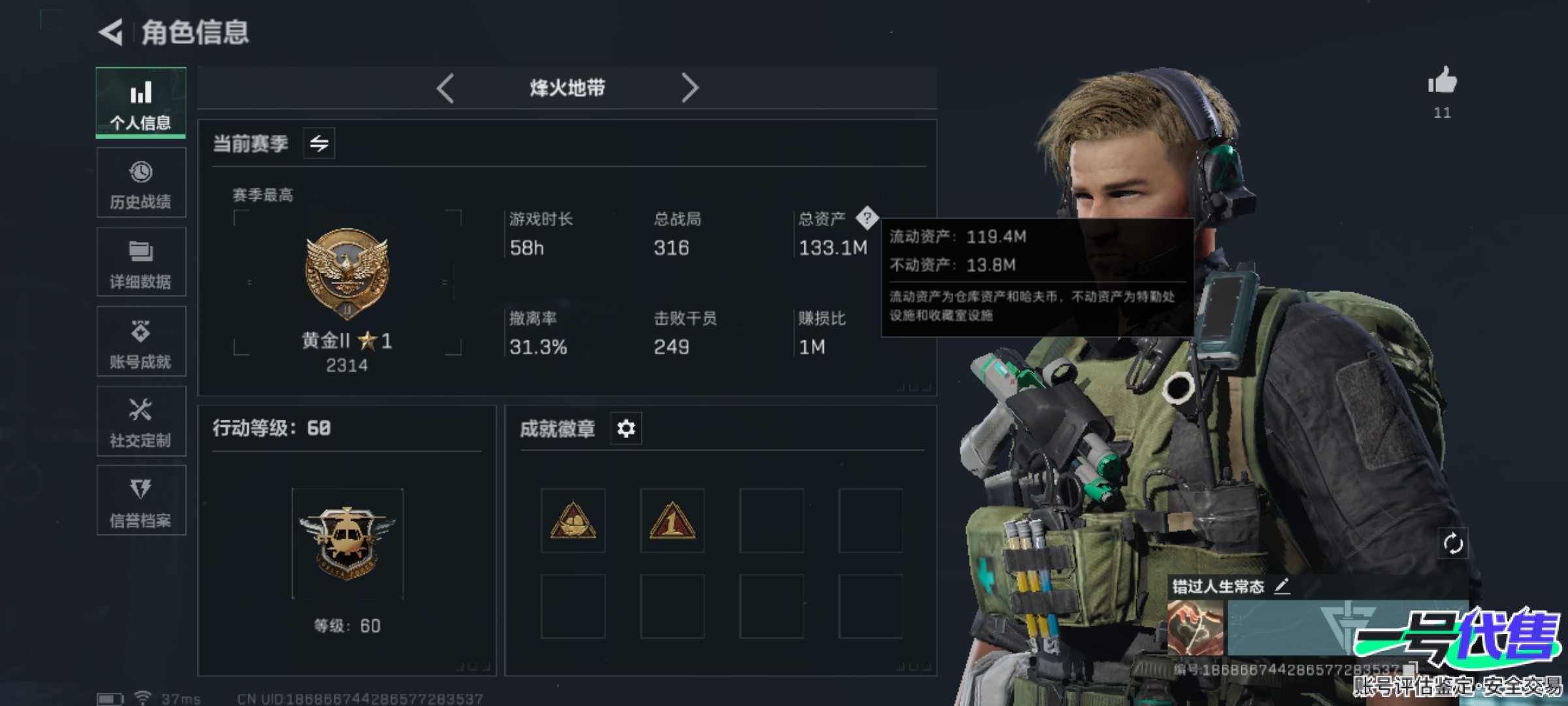Viewport: 1568px width, 706px height.
Task: Edit the signature 错过人生常态
Action: click(1282, 586)
